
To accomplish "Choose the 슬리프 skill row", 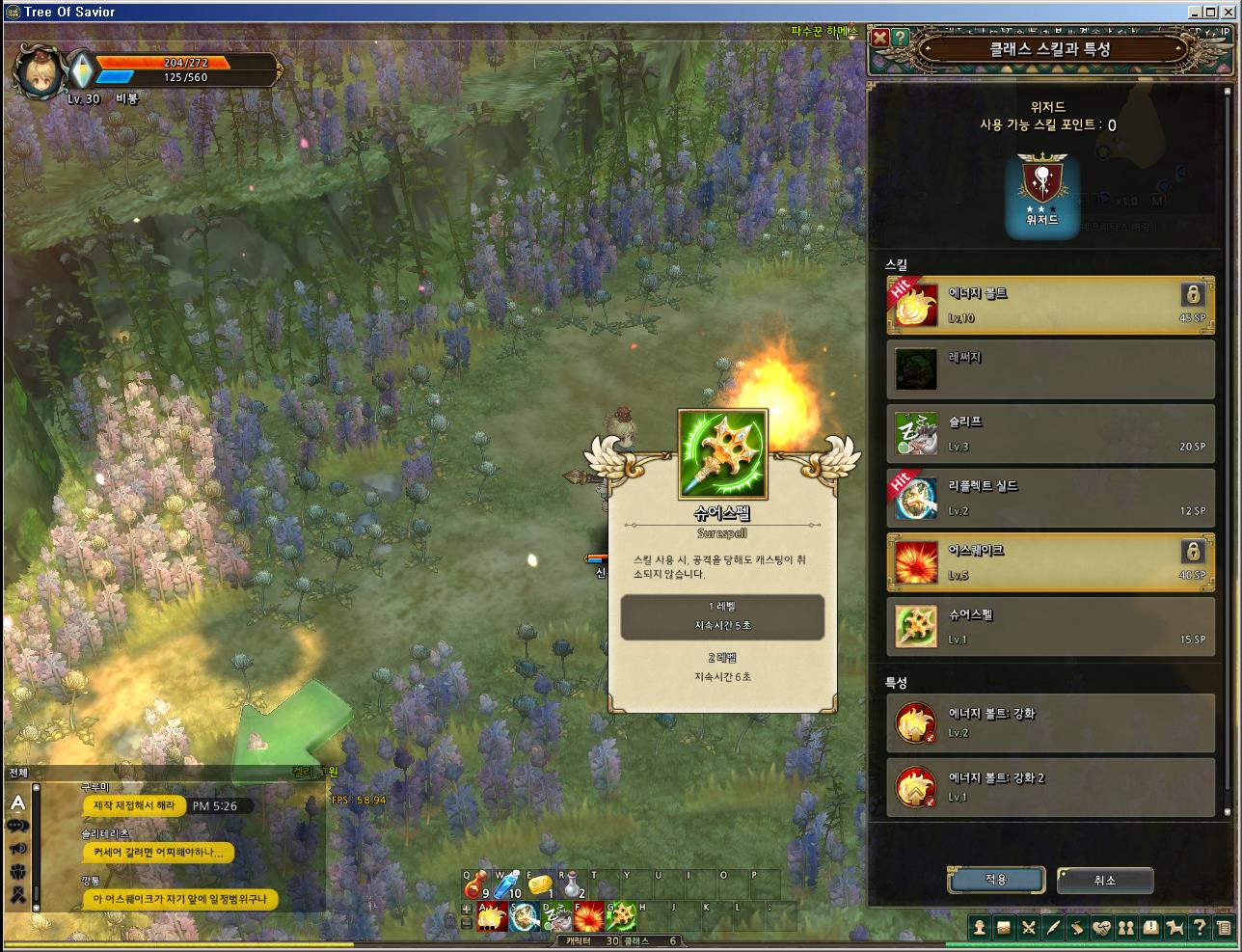I will point(1050,433).
